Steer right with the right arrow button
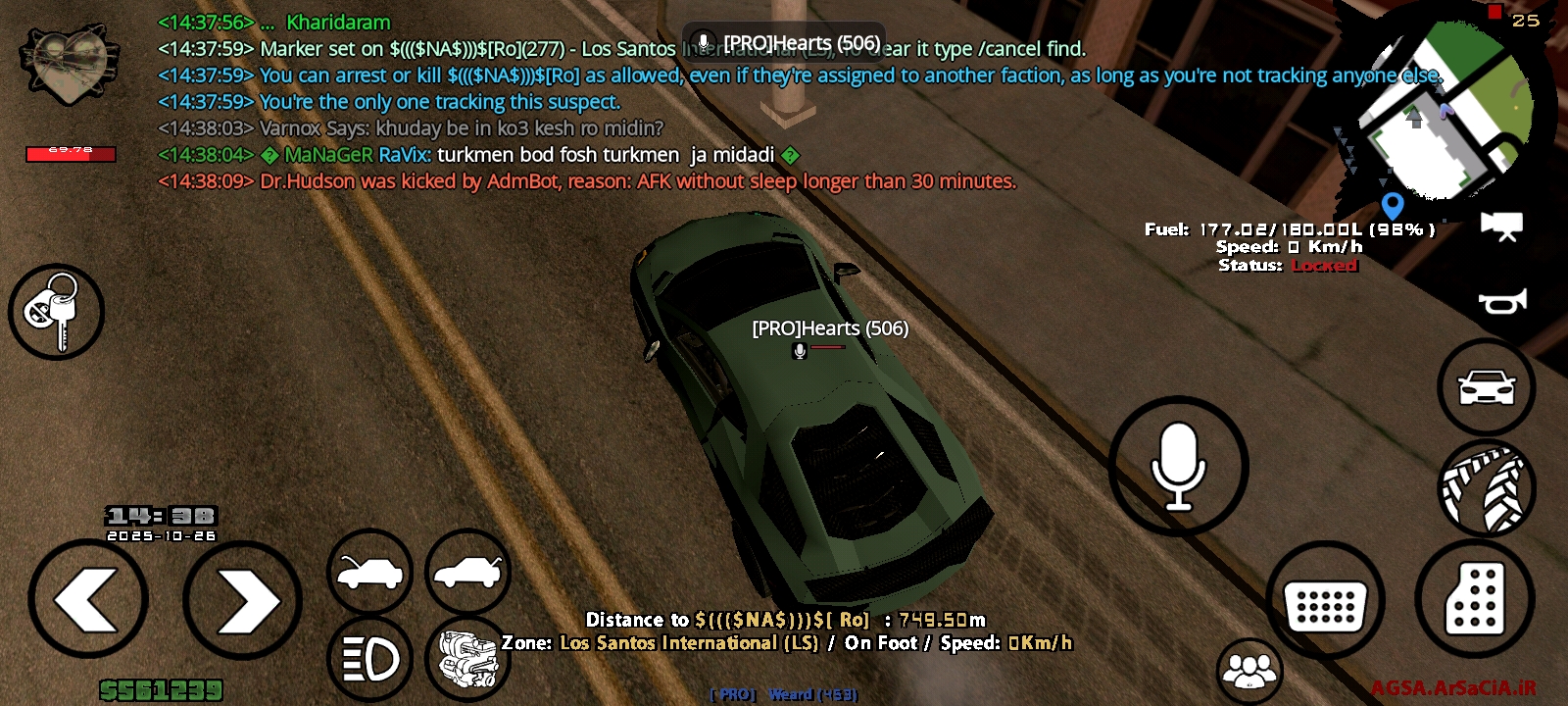 click(x=242, y=600)
